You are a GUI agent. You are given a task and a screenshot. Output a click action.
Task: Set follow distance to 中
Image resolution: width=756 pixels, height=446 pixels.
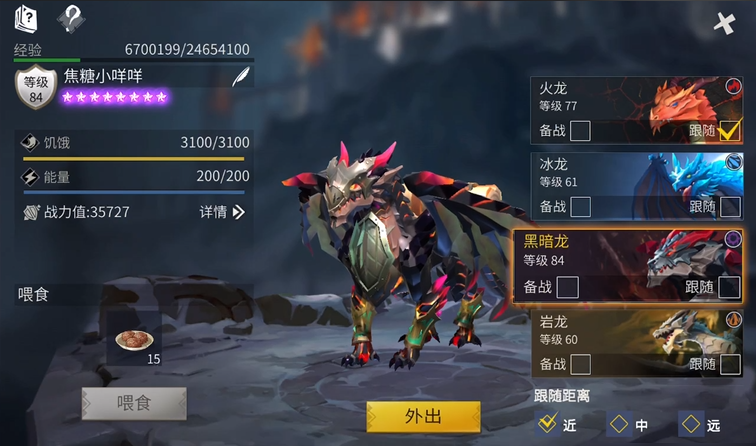[x=619, y=424]
